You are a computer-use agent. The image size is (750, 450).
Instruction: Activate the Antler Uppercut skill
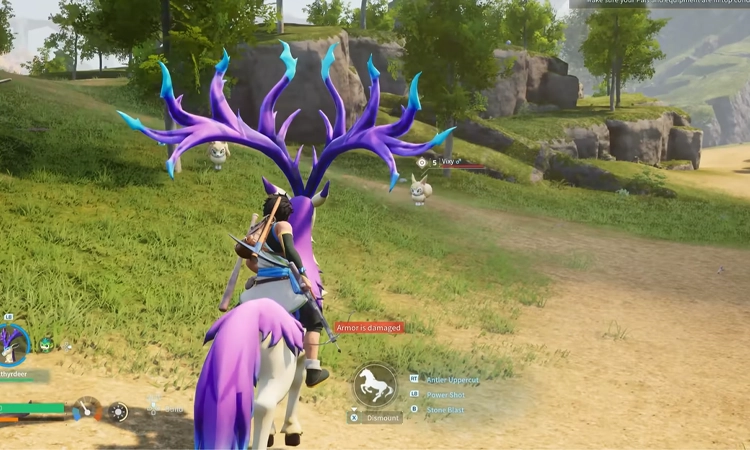[454, 379]
